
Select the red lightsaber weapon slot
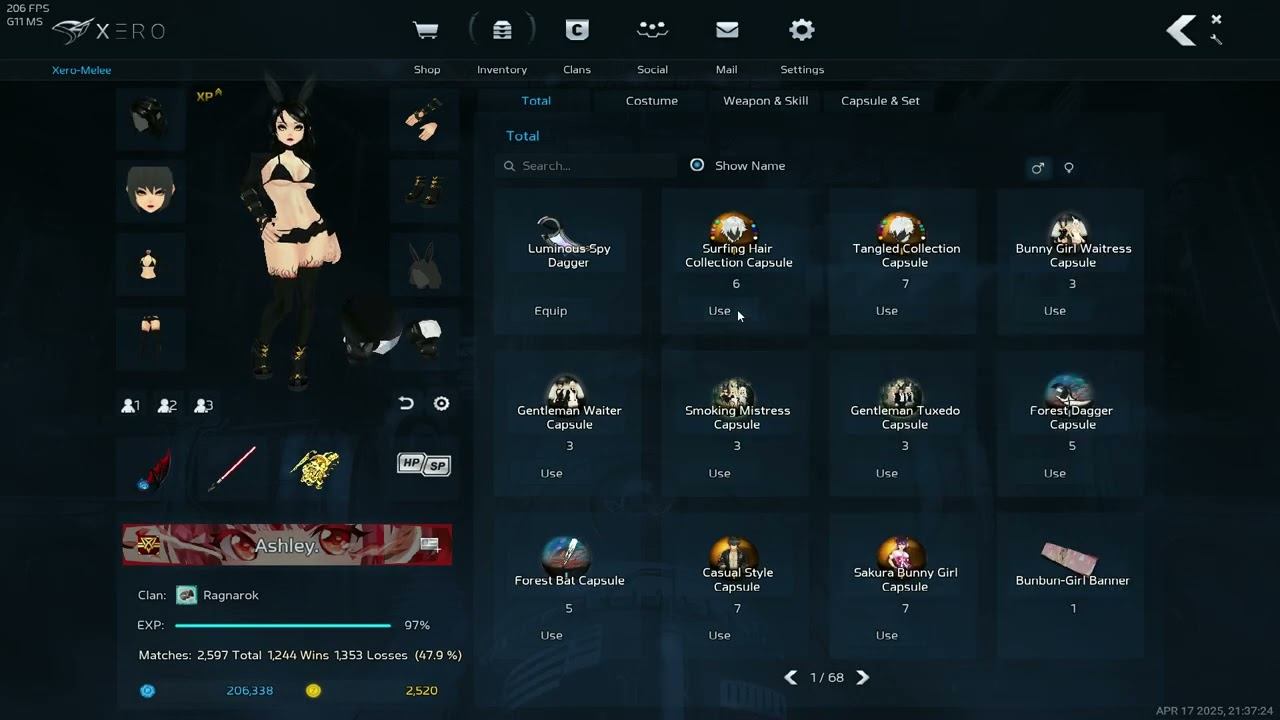[x=232, y=468]
